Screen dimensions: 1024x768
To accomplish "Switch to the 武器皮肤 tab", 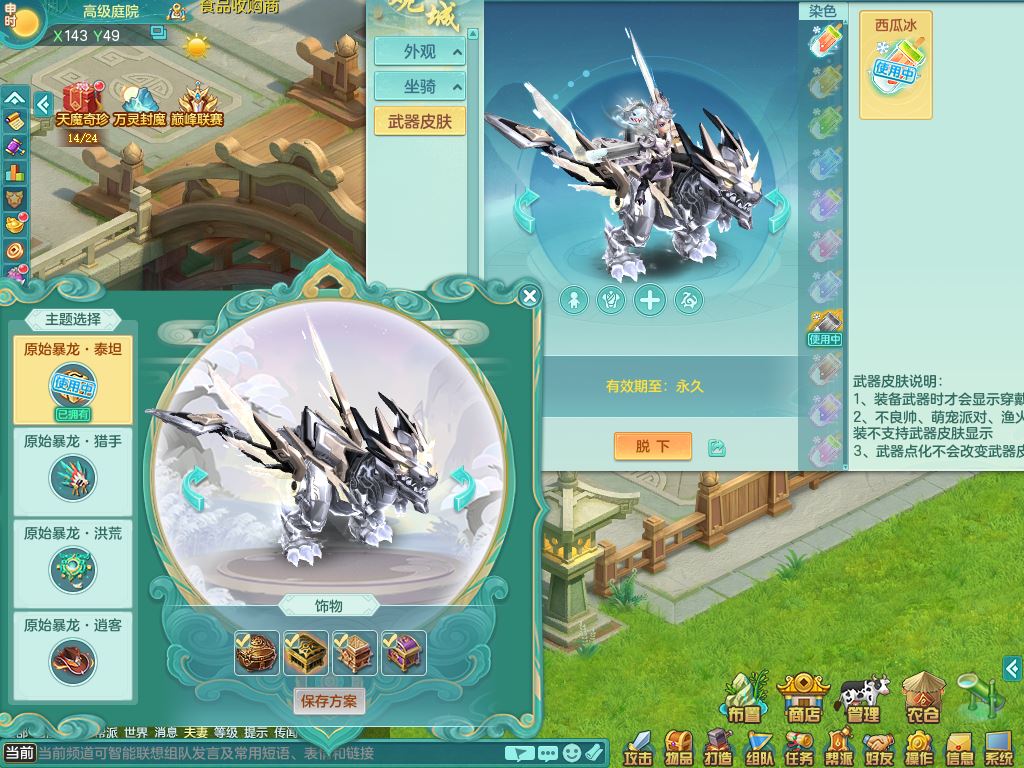I will click(420, 122).
